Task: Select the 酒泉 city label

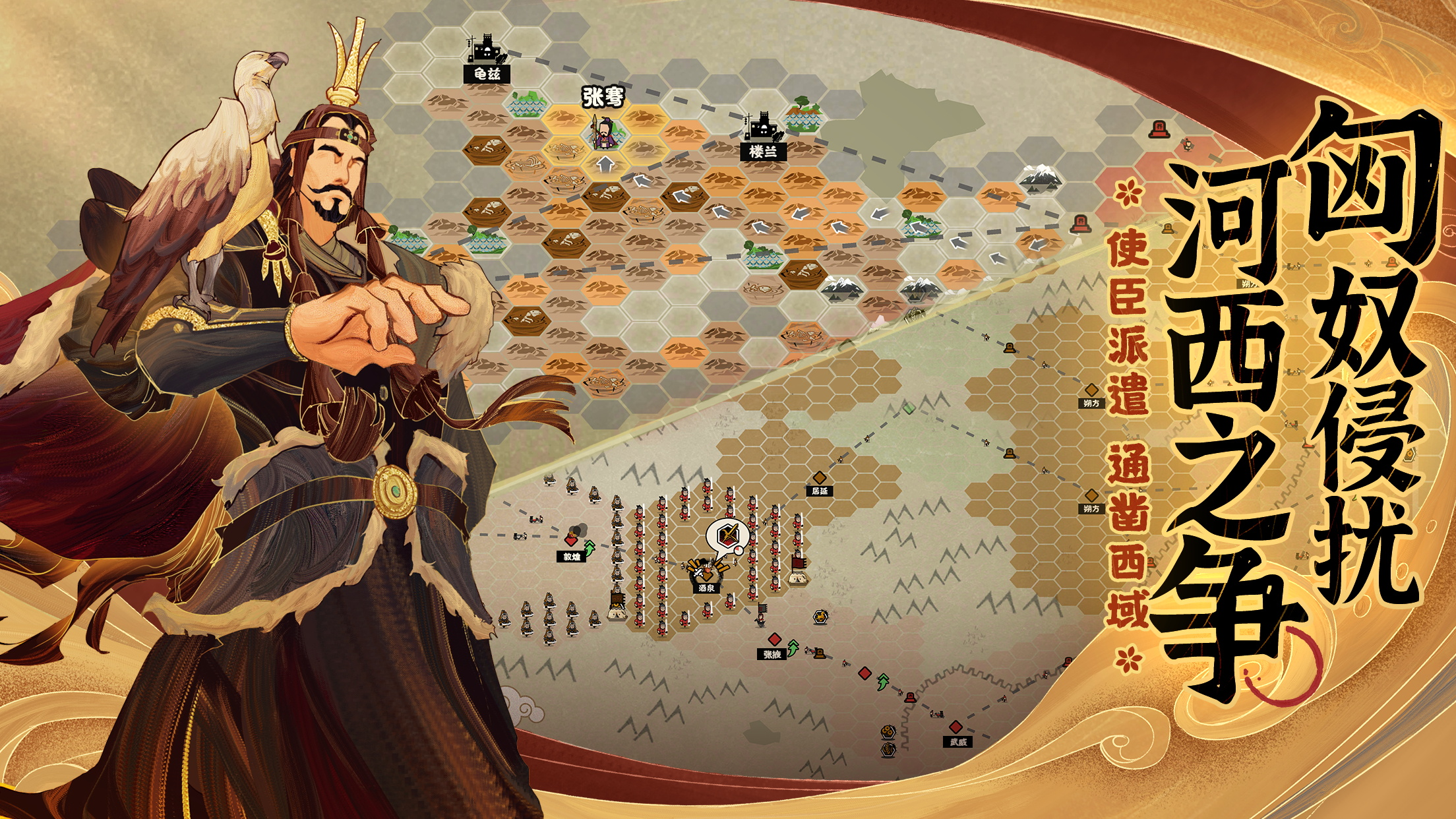Action: tap(705, 588)
